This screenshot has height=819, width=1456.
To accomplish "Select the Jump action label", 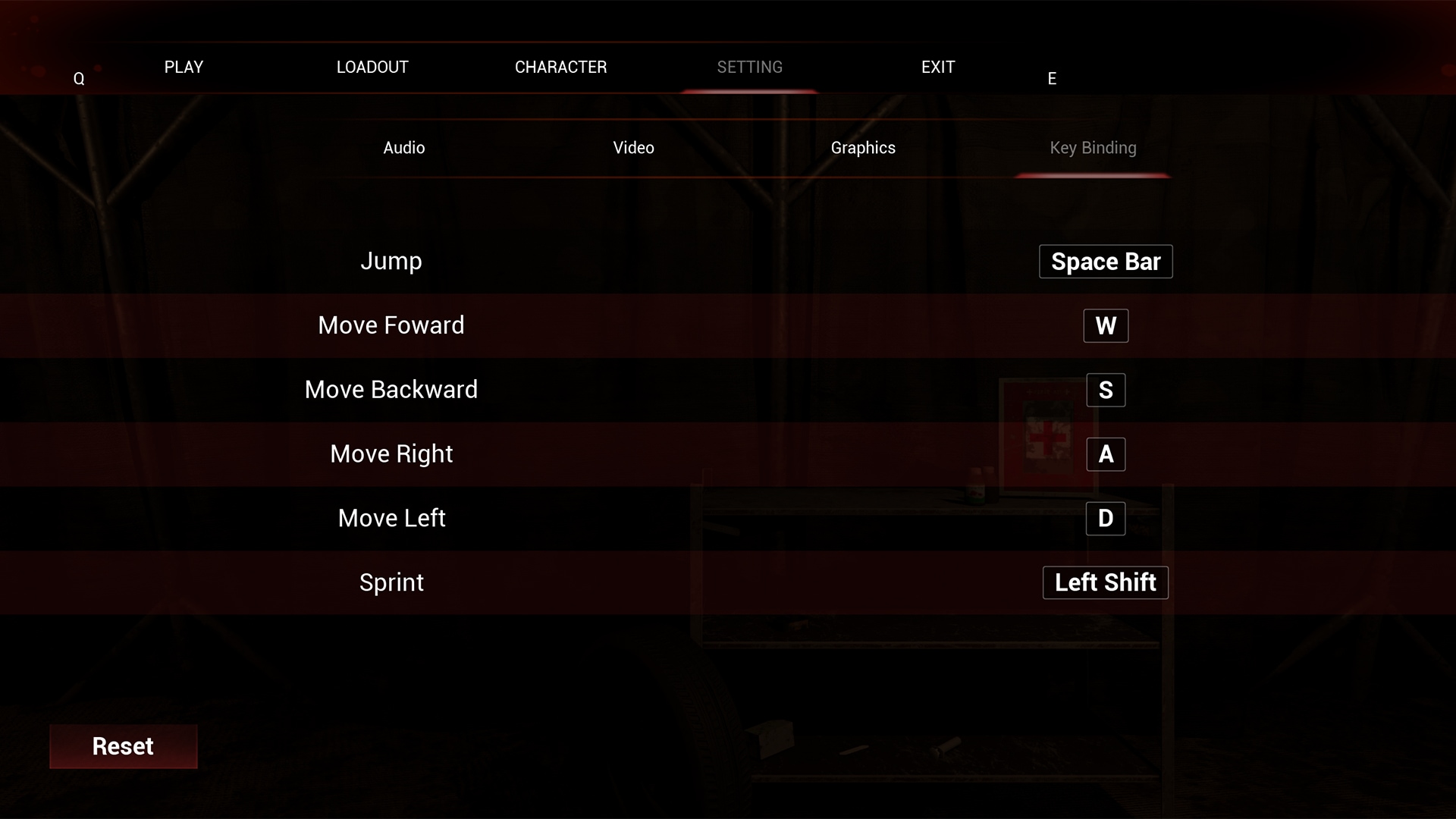I will tap(391, 261).
